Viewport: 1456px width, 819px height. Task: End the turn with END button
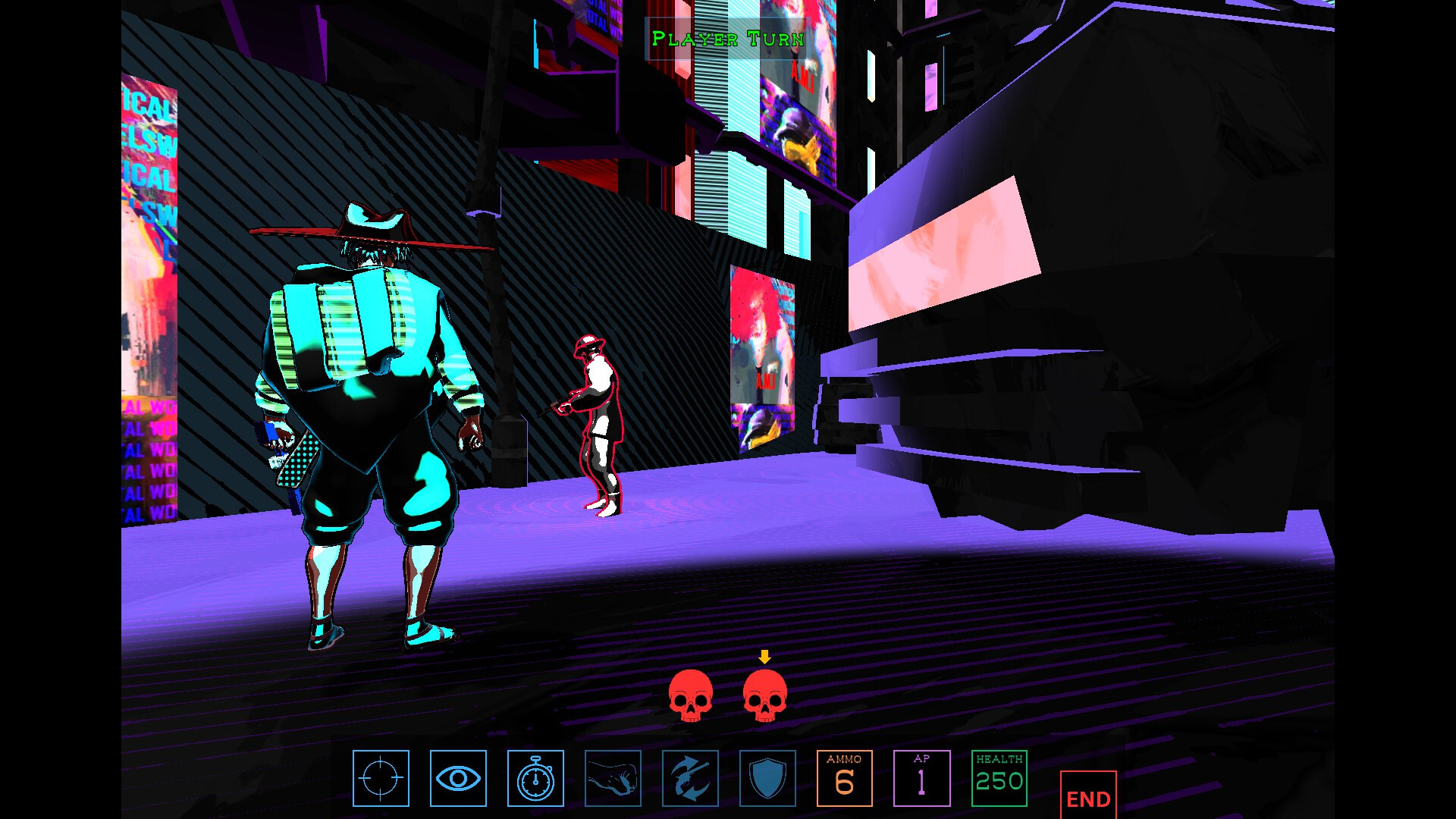pyautogui.click(x=1088, y=796)
